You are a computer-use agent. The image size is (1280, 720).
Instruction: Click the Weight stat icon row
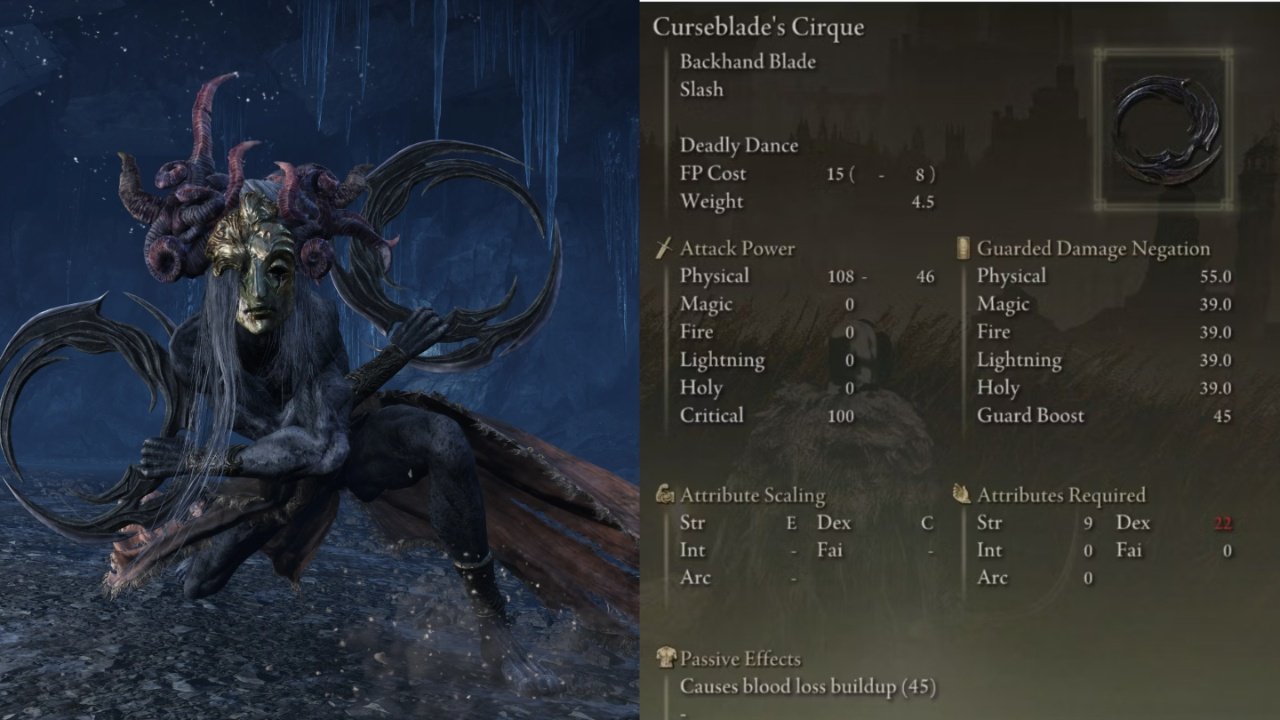tap(712, 201)
